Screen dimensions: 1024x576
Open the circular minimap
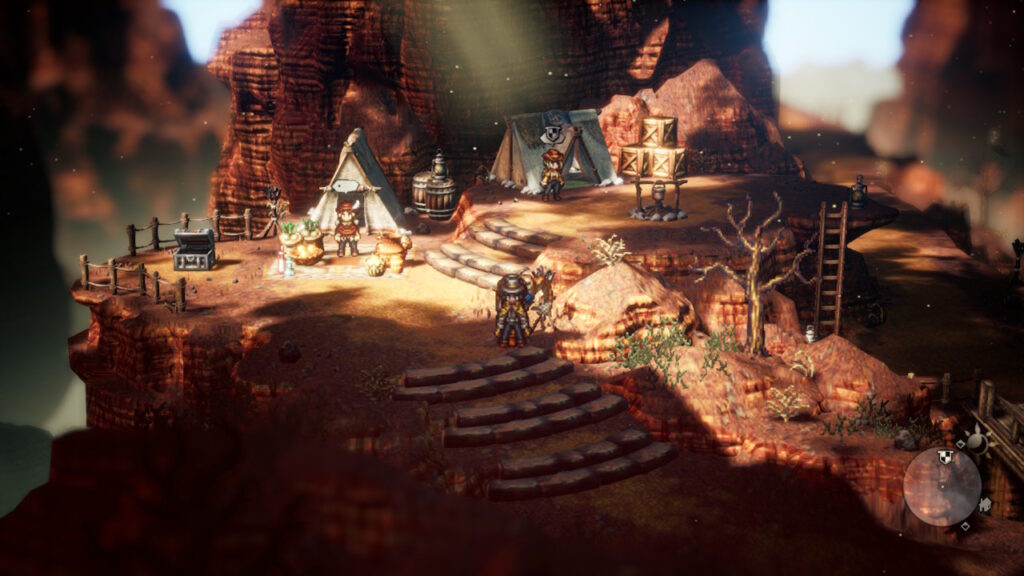pyautogui.click(x=942, y=487)
